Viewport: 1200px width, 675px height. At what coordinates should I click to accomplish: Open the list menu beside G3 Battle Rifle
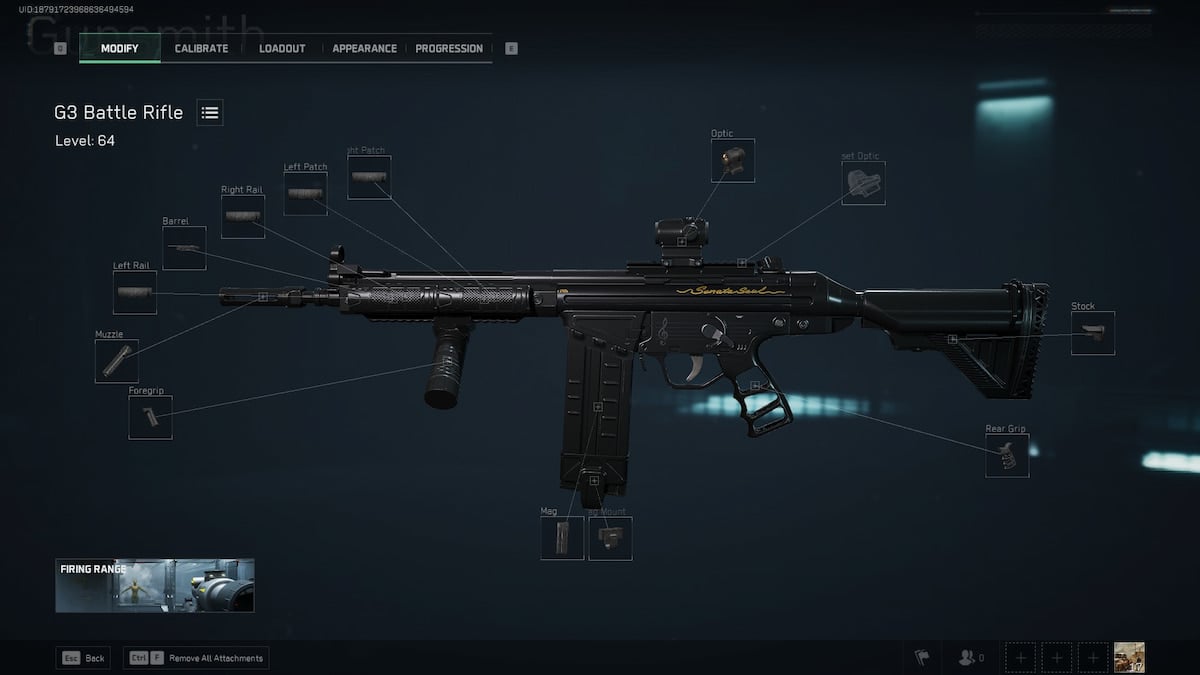[210, 113]
